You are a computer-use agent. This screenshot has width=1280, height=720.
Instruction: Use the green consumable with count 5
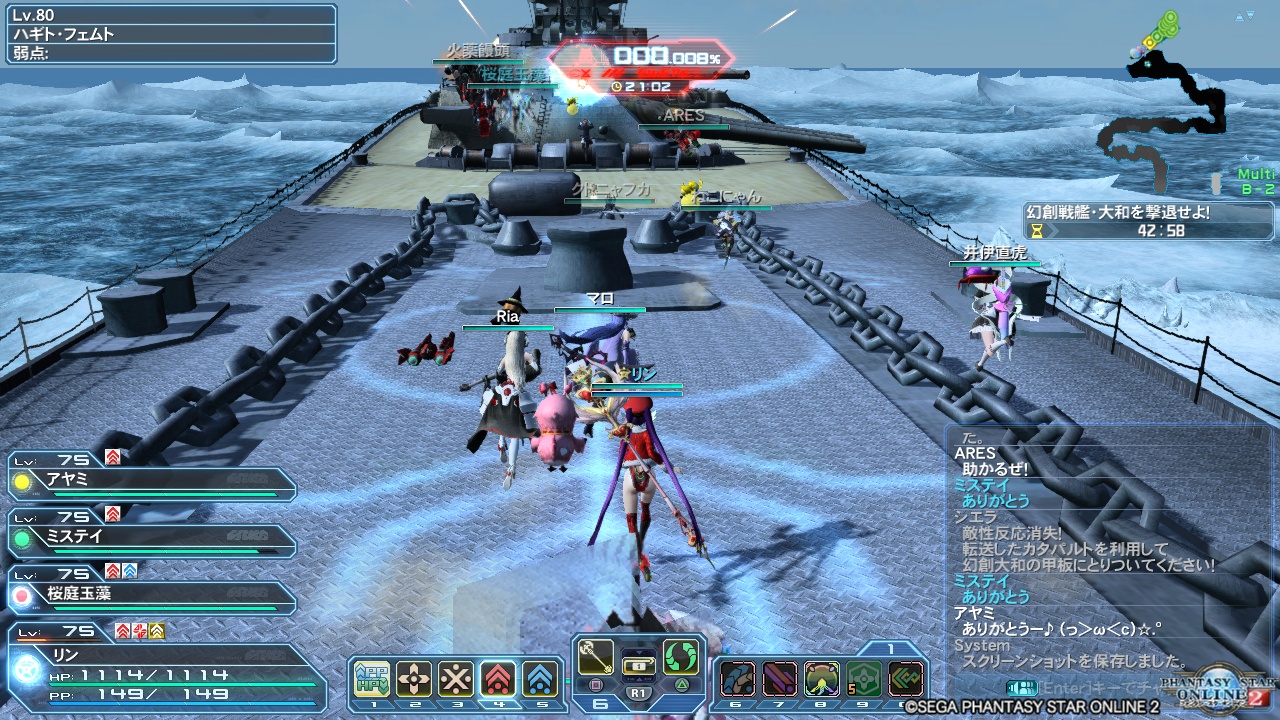(x=864, y=678)
